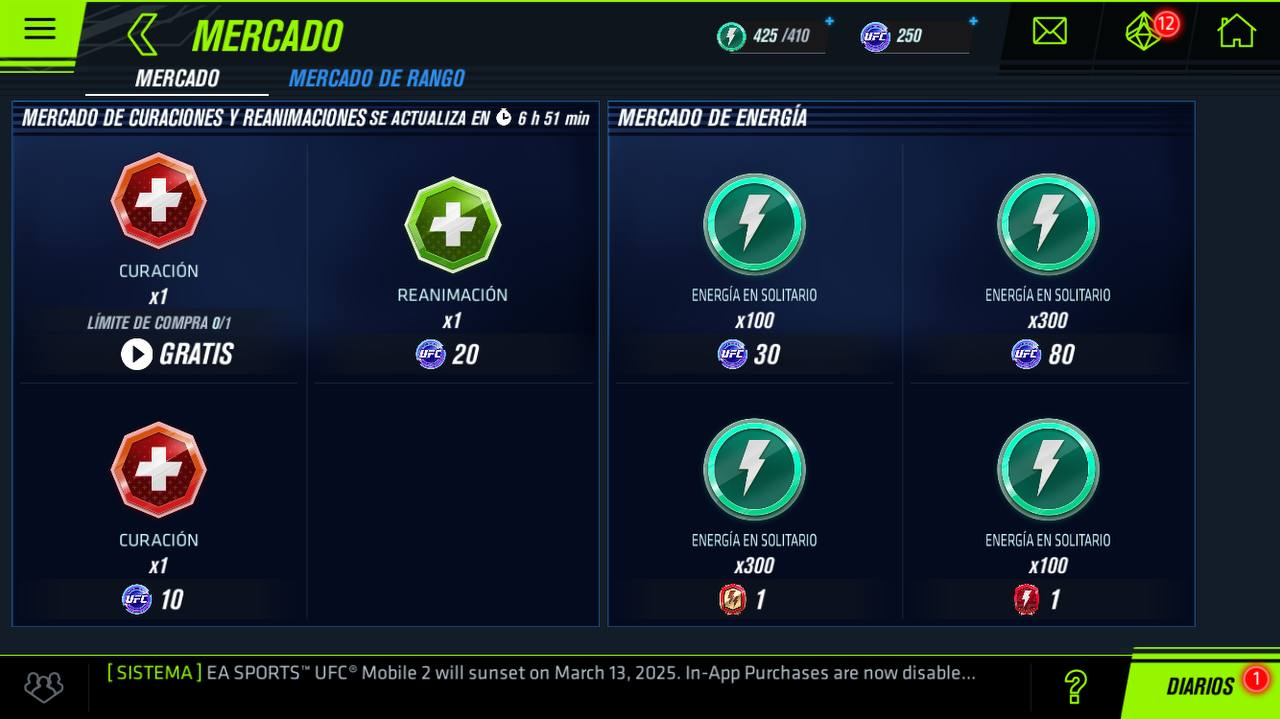The image size is (1280, 719).
Task: Read the Sistema sunset announcement
Action: (540, 673)
